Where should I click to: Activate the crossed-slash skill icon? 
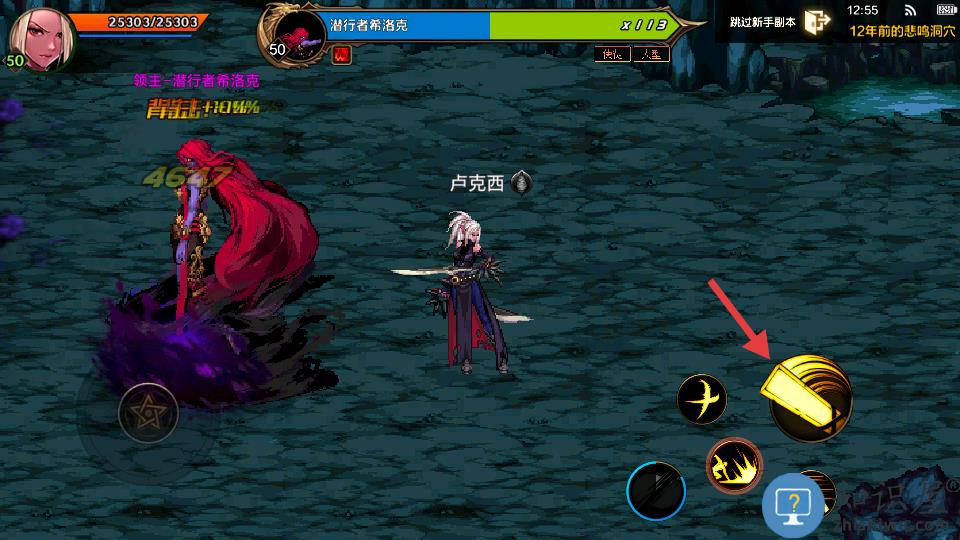tap(701, 400)
